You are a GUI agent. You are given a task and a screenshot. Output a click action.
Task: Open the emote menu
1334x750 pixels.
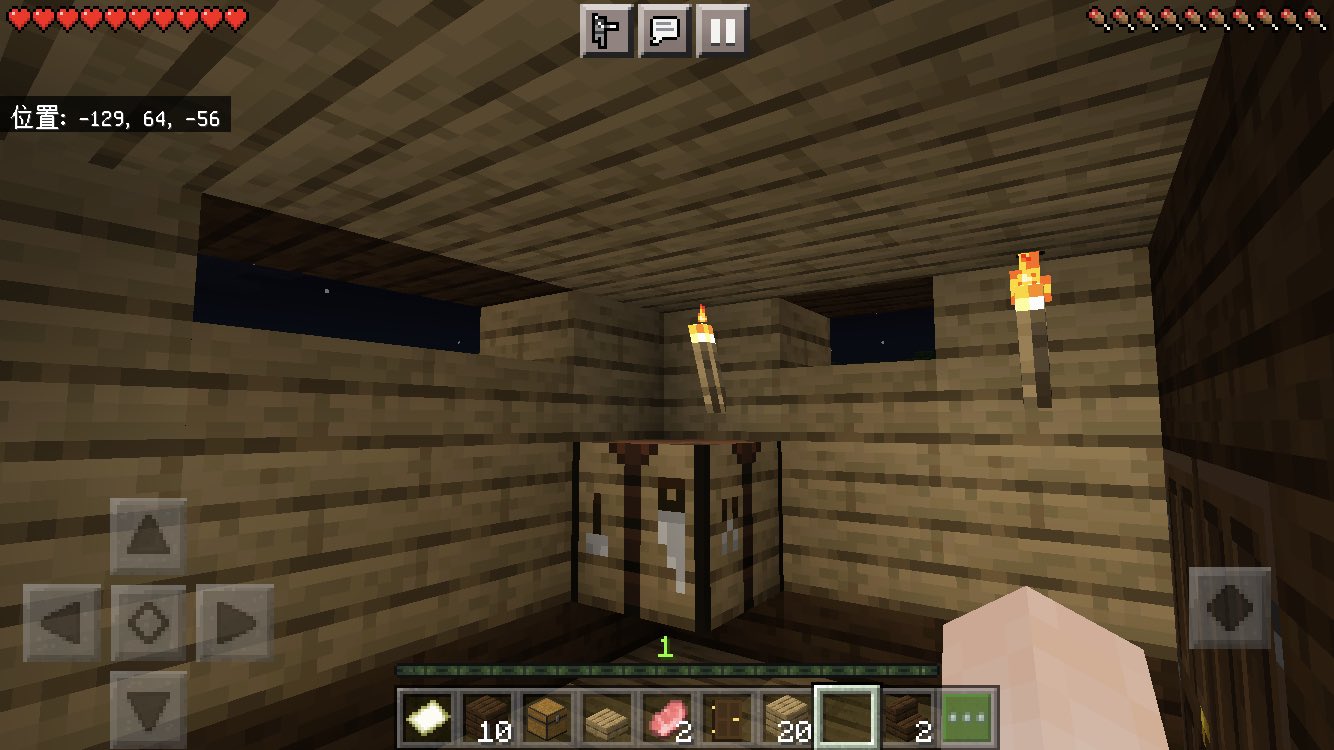[x=605, y=29]
